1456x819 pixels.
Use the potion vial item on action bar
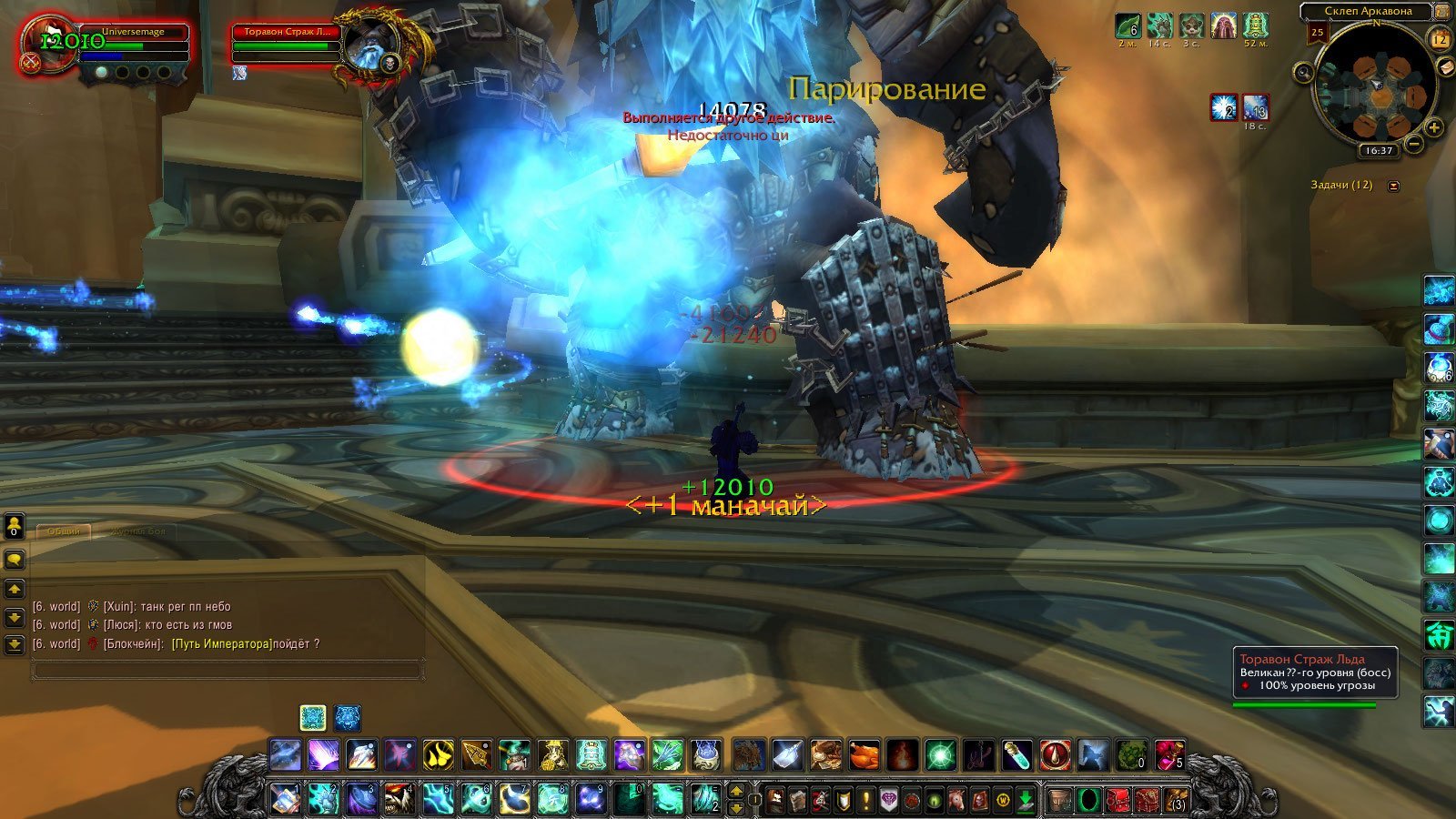point(1017,755)
